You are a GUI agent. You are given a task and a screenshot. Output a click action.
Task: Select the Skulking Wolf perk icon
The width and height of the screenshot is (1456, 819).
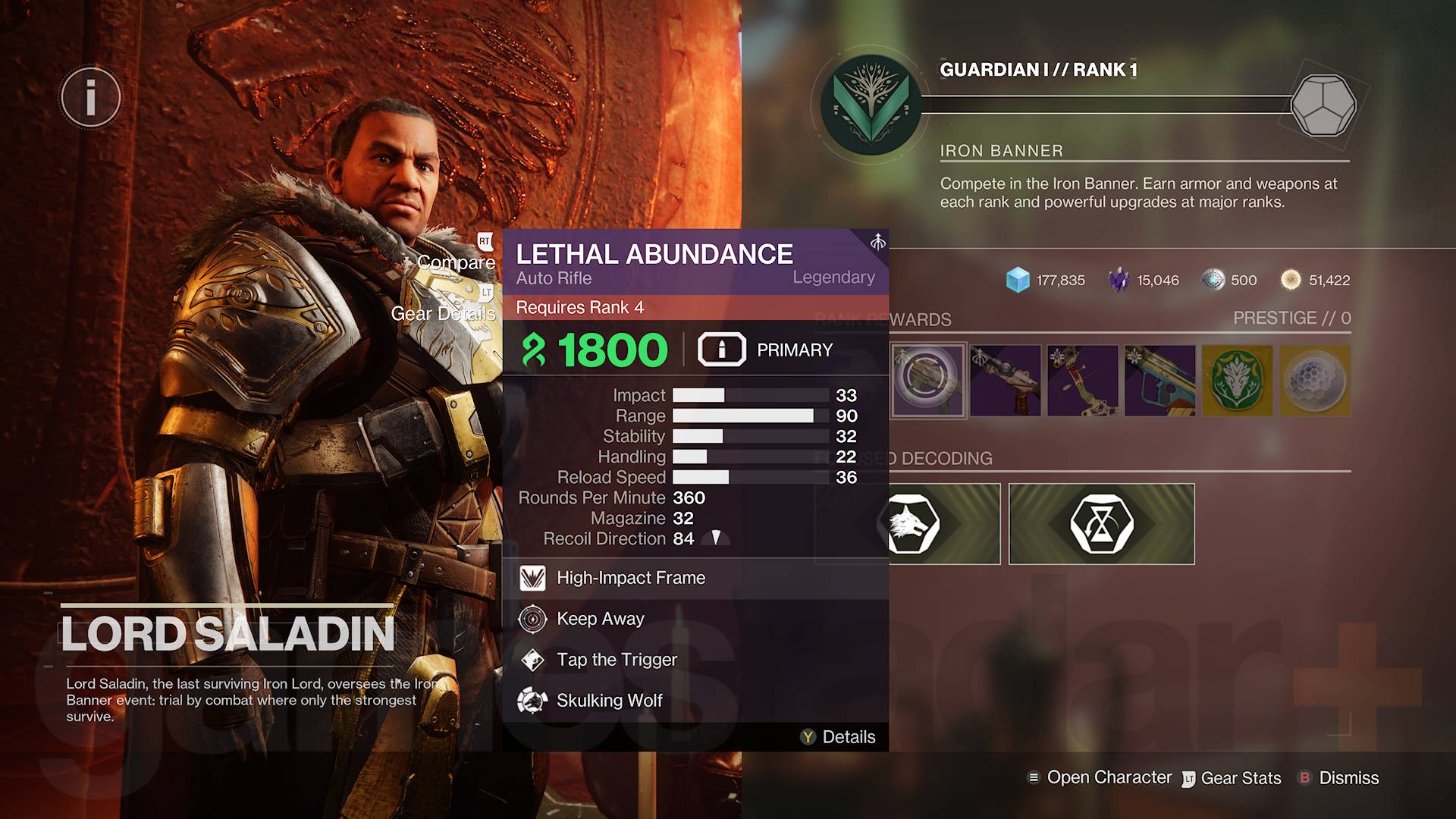[533, 700]
